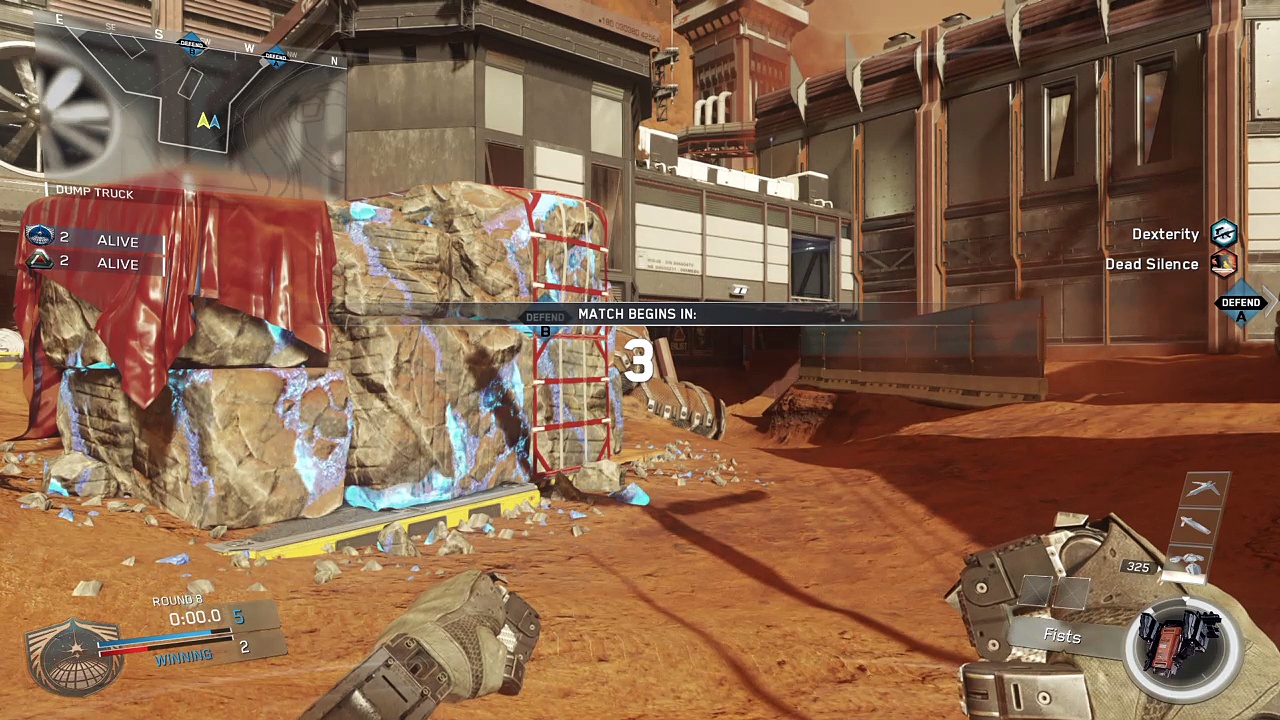Select the Defend A marker on the minimap
The image size is (1280, 720).
click(274, 57)
